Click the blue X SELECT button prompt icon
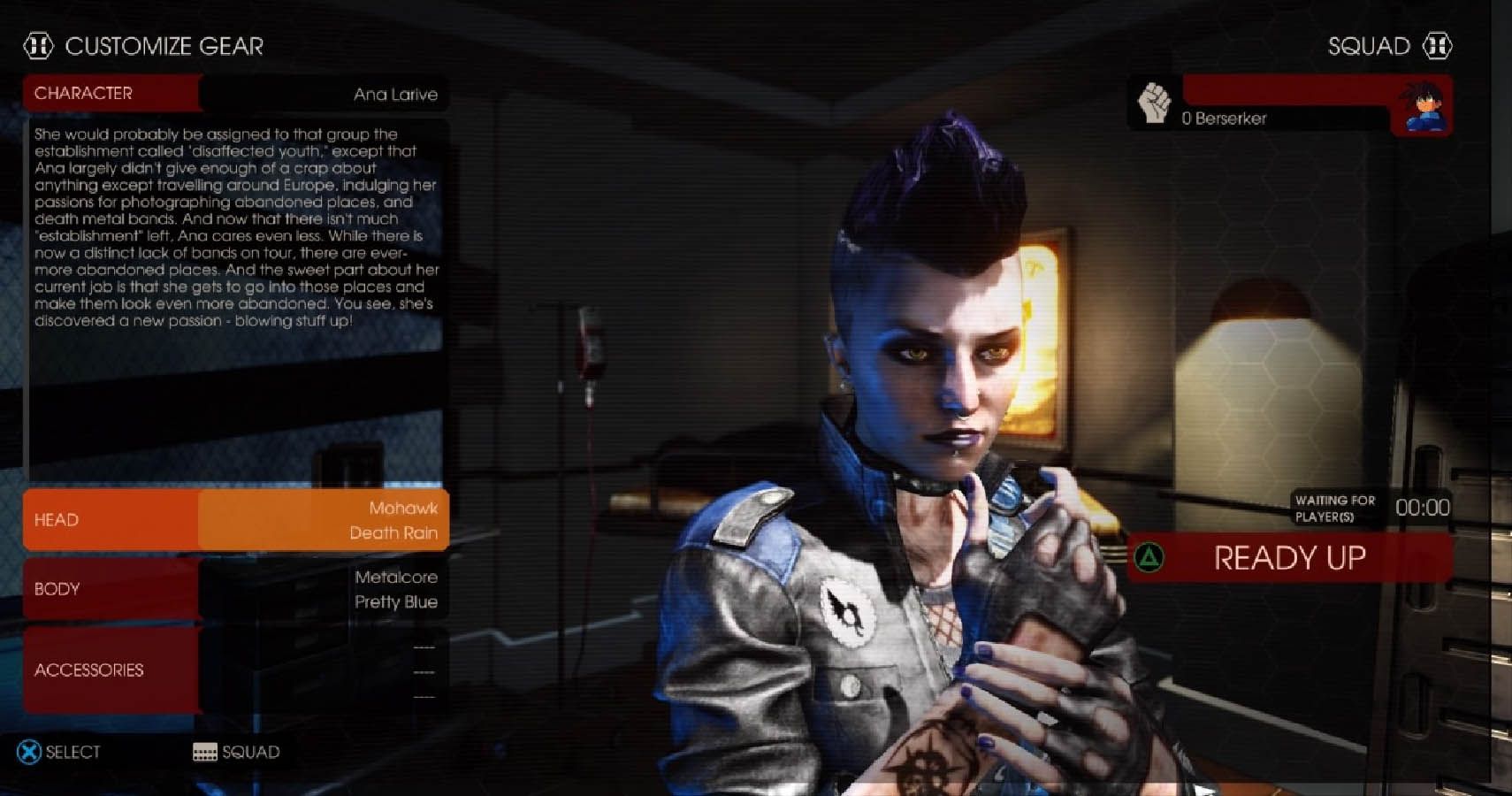1512x796 pixels. 27,751
